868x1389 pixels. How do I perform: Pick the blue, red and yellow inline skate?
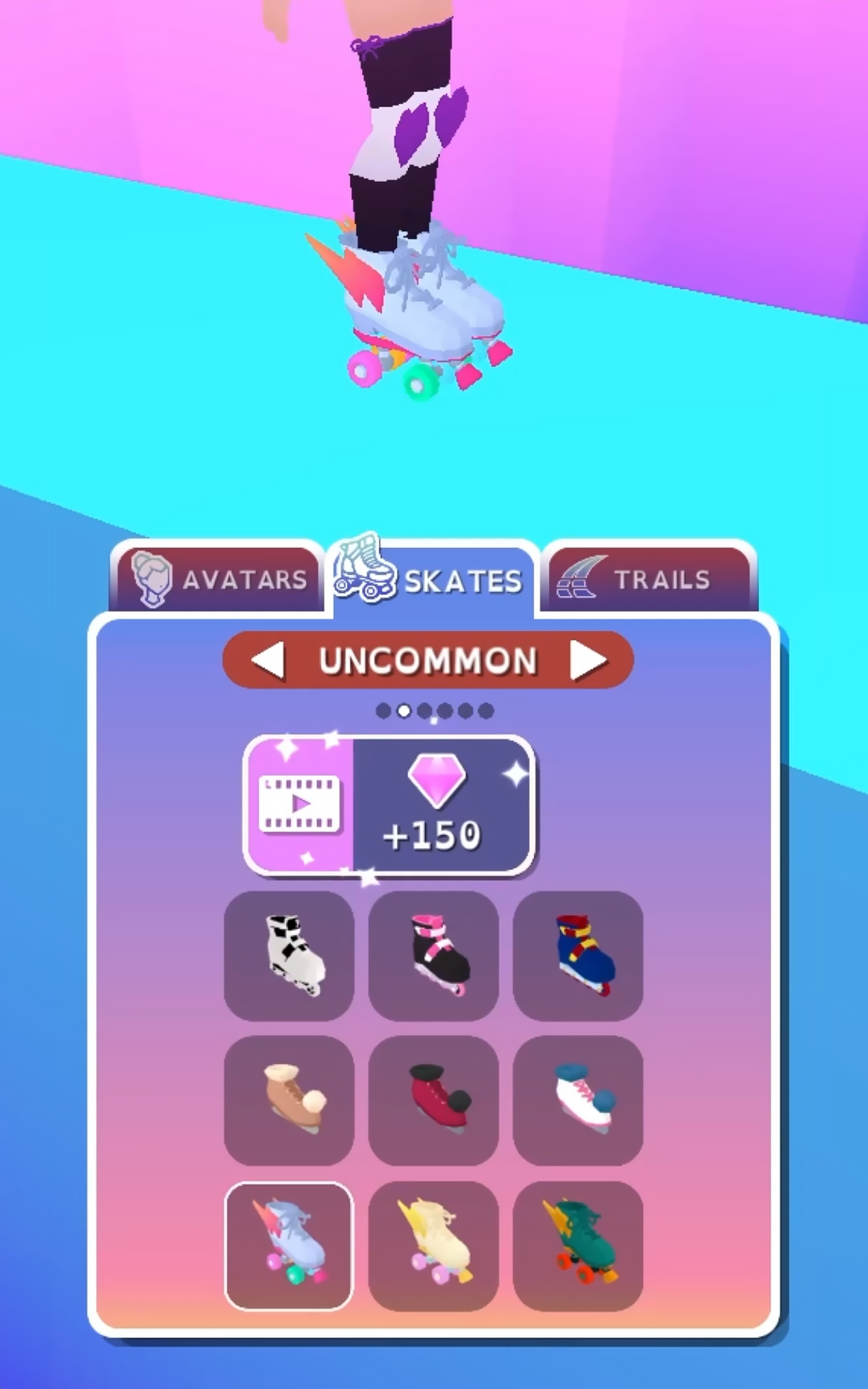coord(578,955)
